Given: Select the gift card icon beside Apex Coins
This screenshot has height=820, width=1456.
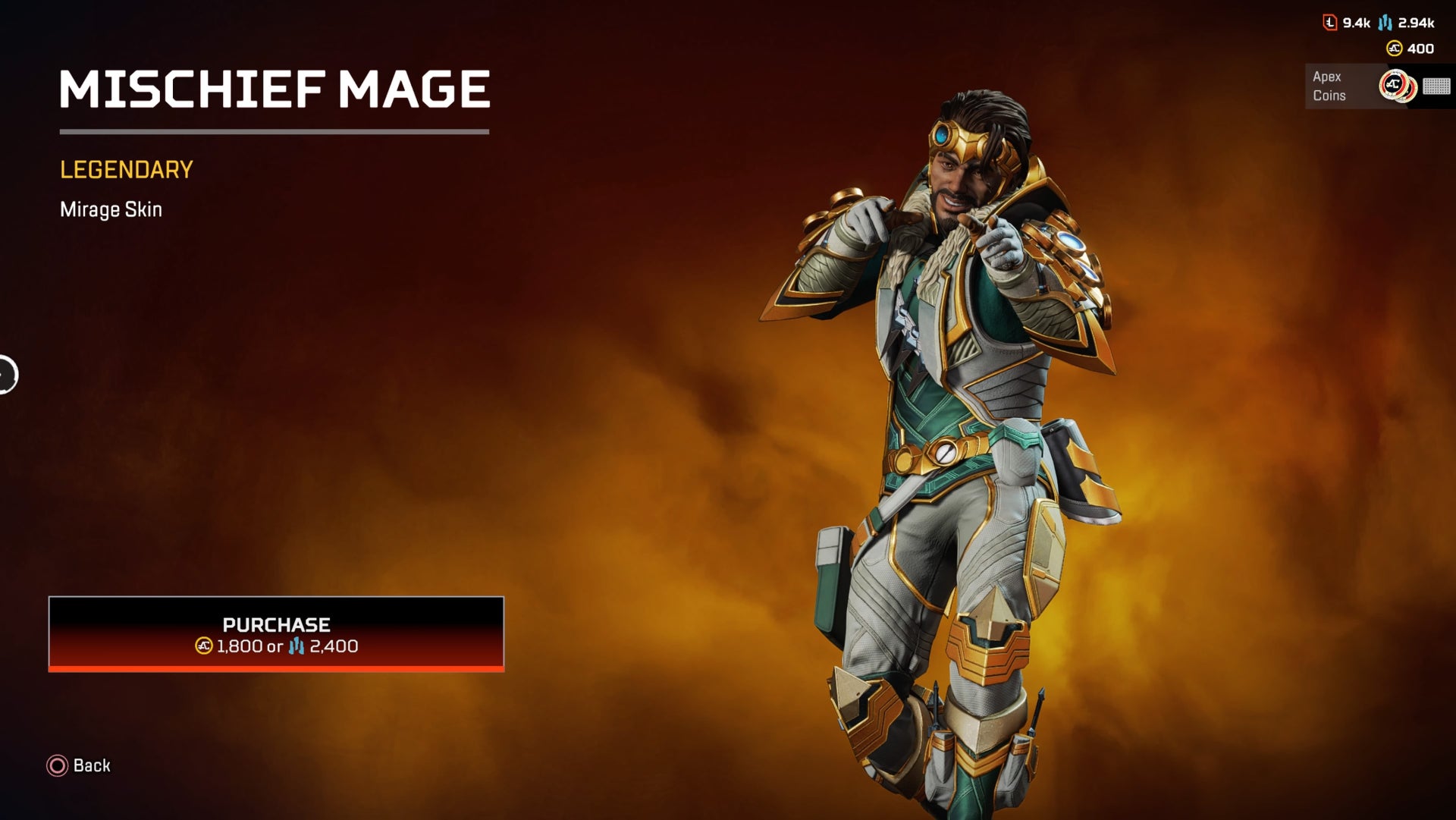Looking at the screenshot, I should (x=1436, y=86).
